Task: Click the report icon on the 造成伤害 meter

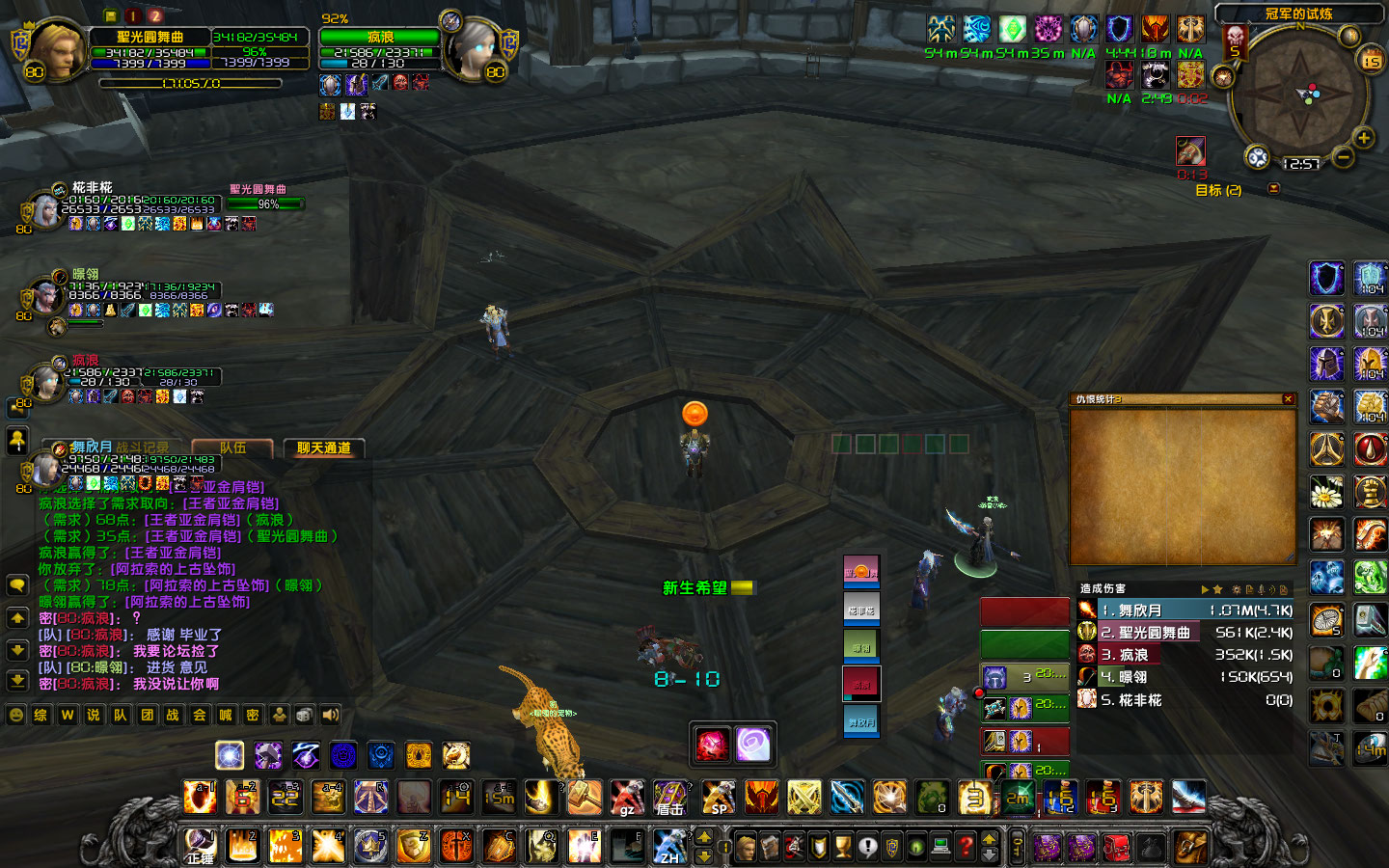Action: [x=1250, y=589]
